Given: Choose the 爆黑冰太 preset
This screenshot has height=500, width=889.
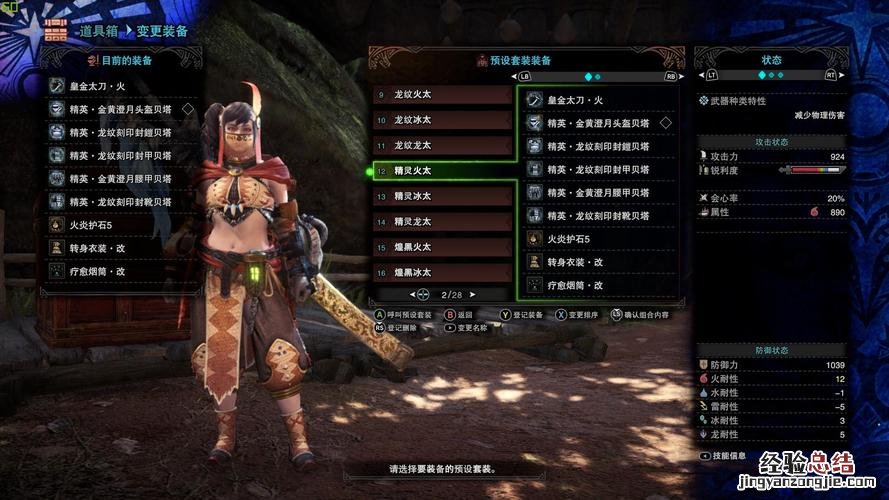Looking at the screenshot, I should coord(442,272).
